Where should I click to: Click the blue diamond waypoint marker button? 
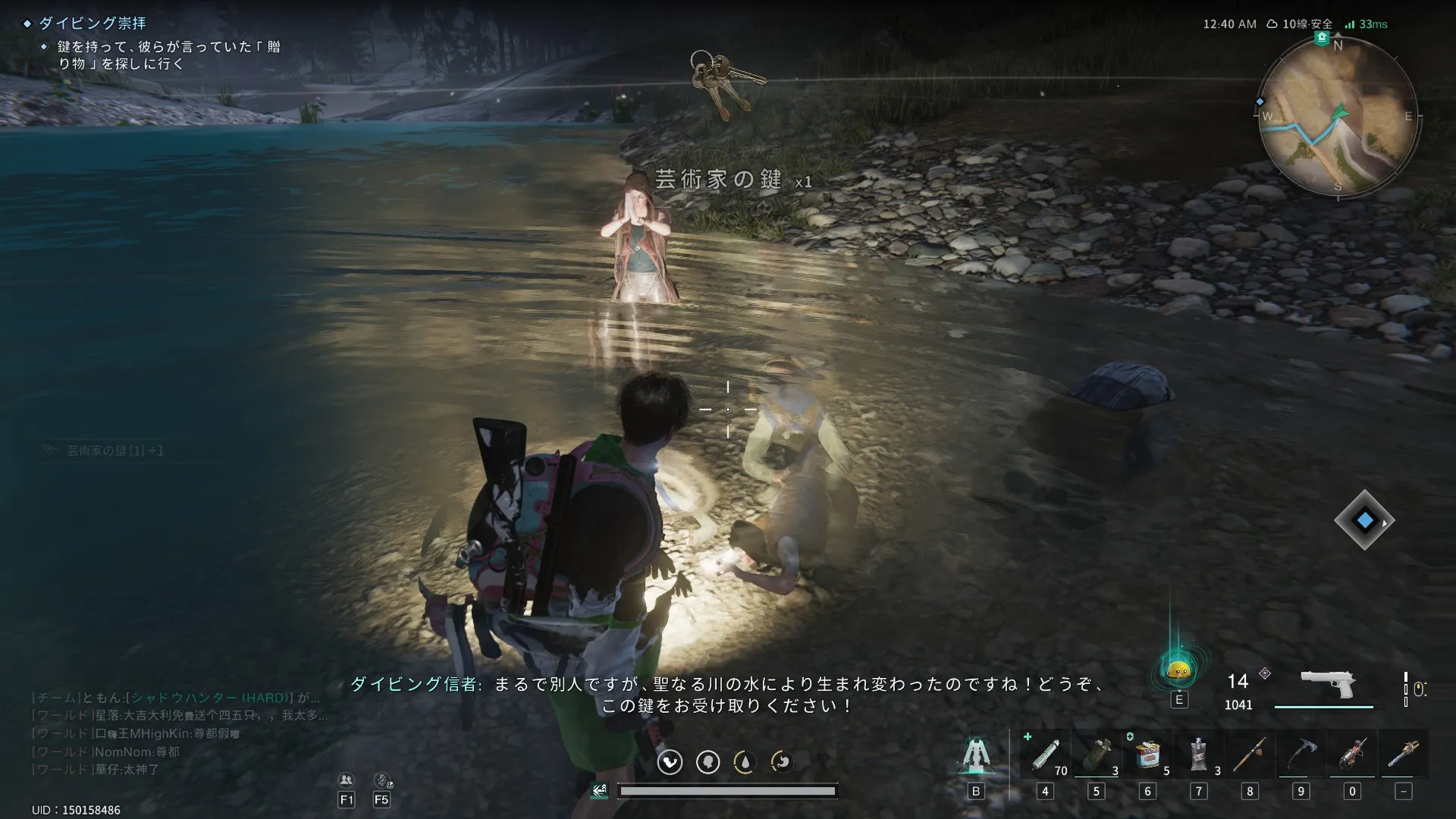(1364, 521)
